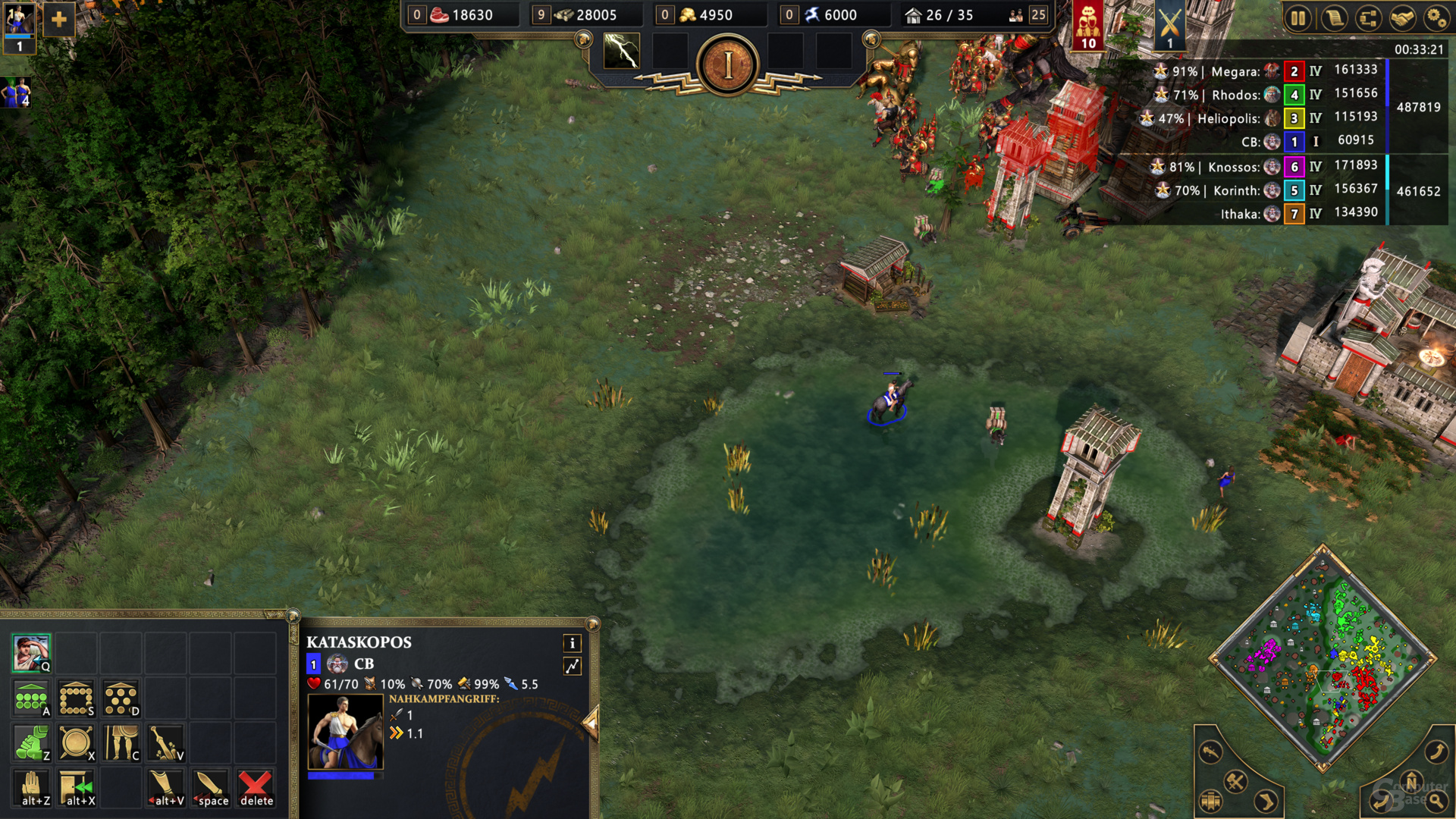Click the magnifying glass button by minimap
The height and width of the screenshot is (819, 1456).
pos(1436,801)
